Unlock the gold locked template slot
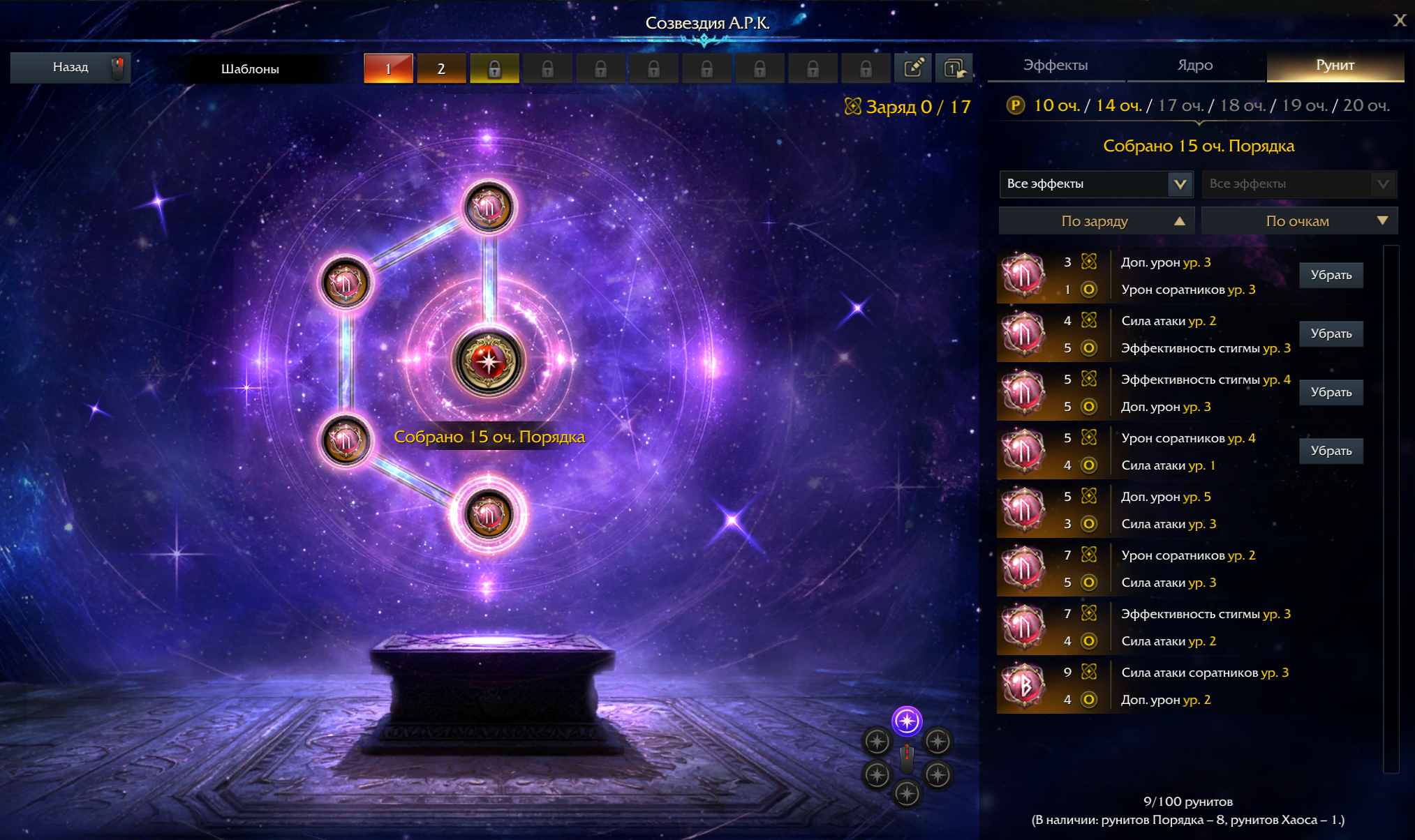 tap(494, 68)
